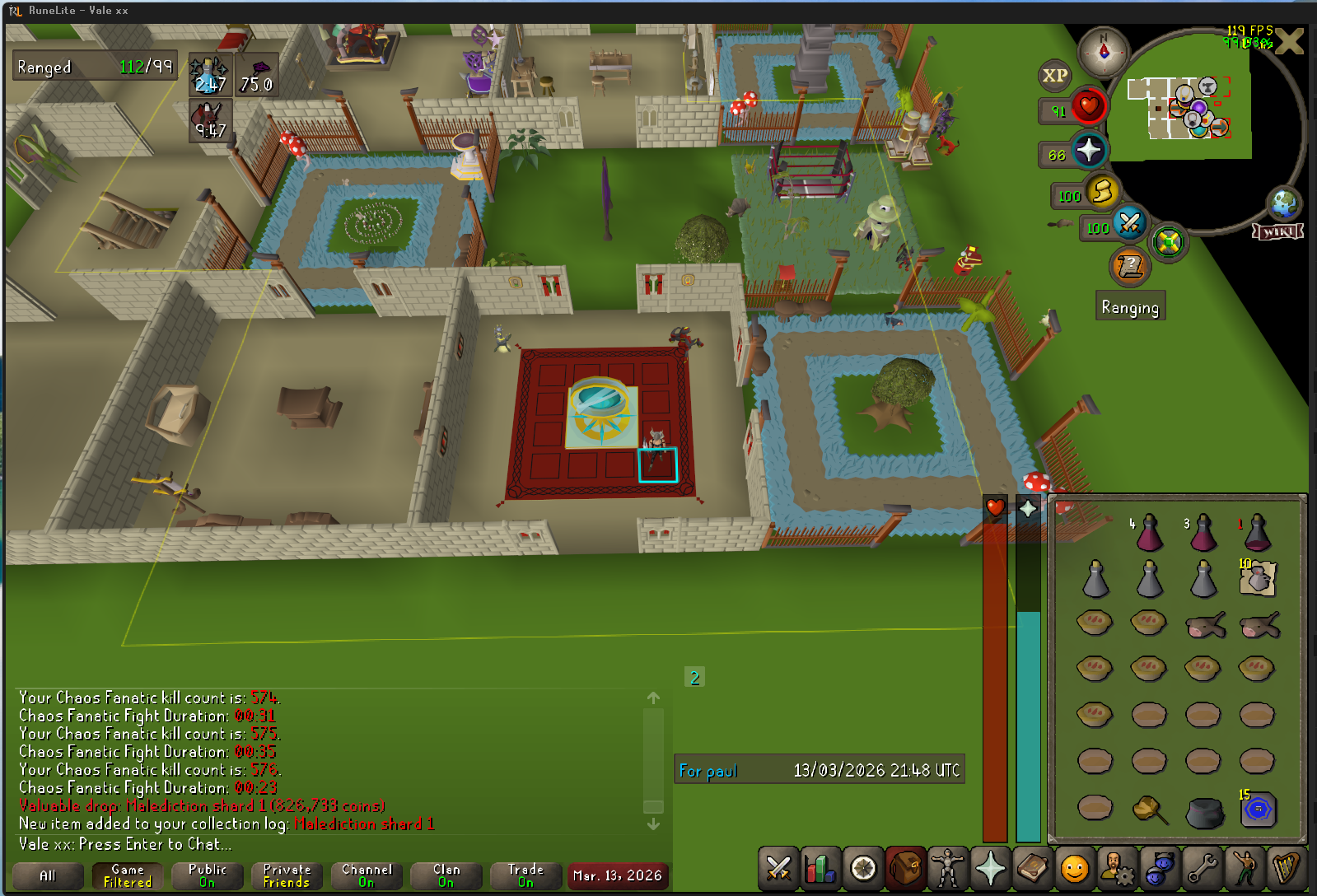The image size is (1317, 896).
Task: Toggle the XP drops button
Action: click(x=1054, y=77)
